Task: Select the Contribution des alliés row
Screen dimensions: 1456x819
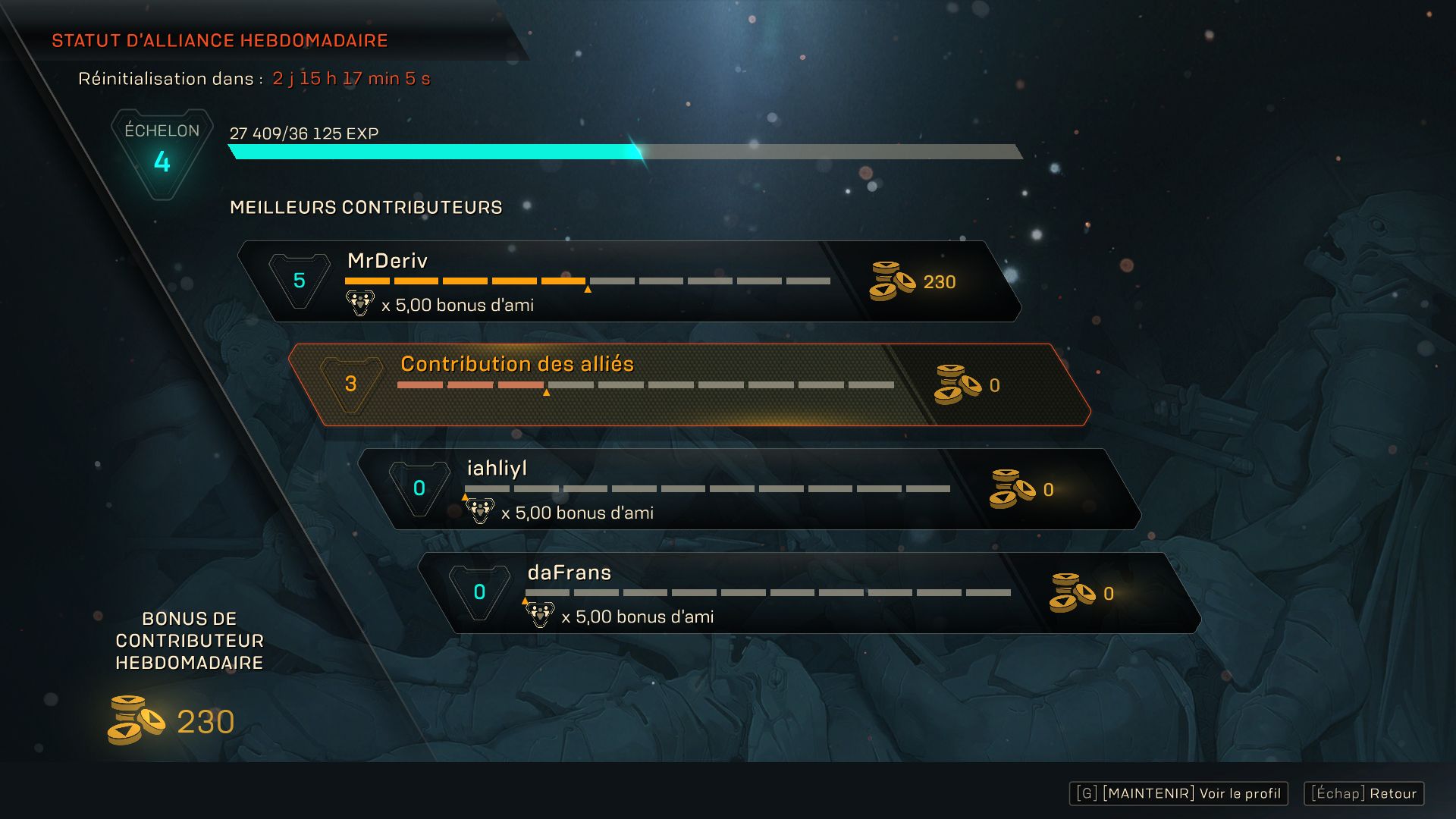Action: 689,384
